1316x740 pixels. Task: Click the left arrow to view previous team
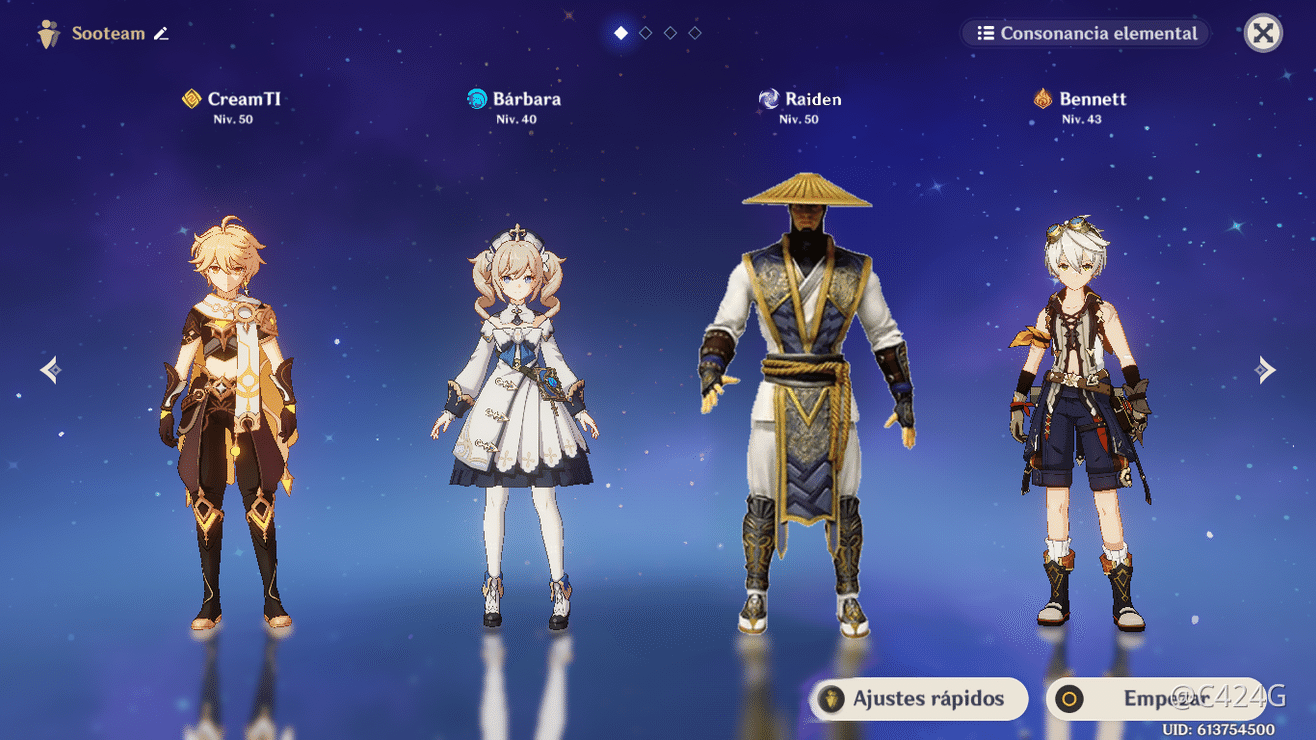(50, 369)
